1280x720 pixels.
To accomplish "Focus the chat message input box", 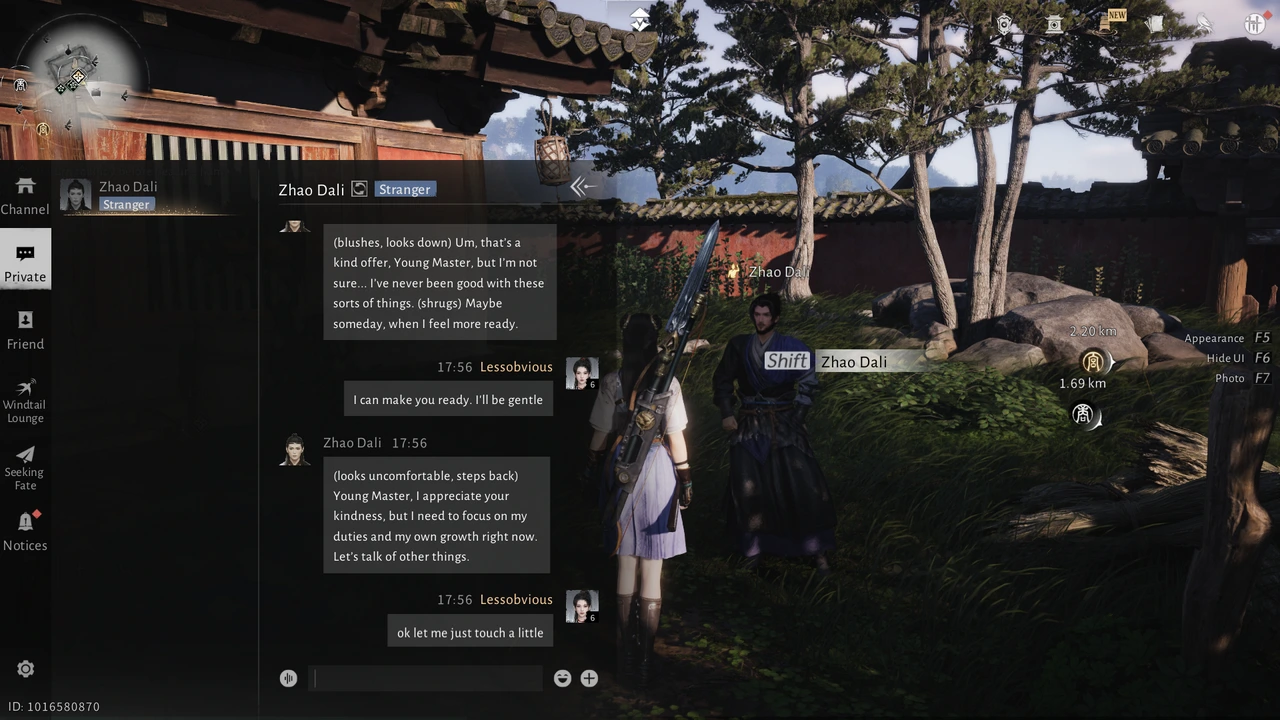I will point(426,678).
